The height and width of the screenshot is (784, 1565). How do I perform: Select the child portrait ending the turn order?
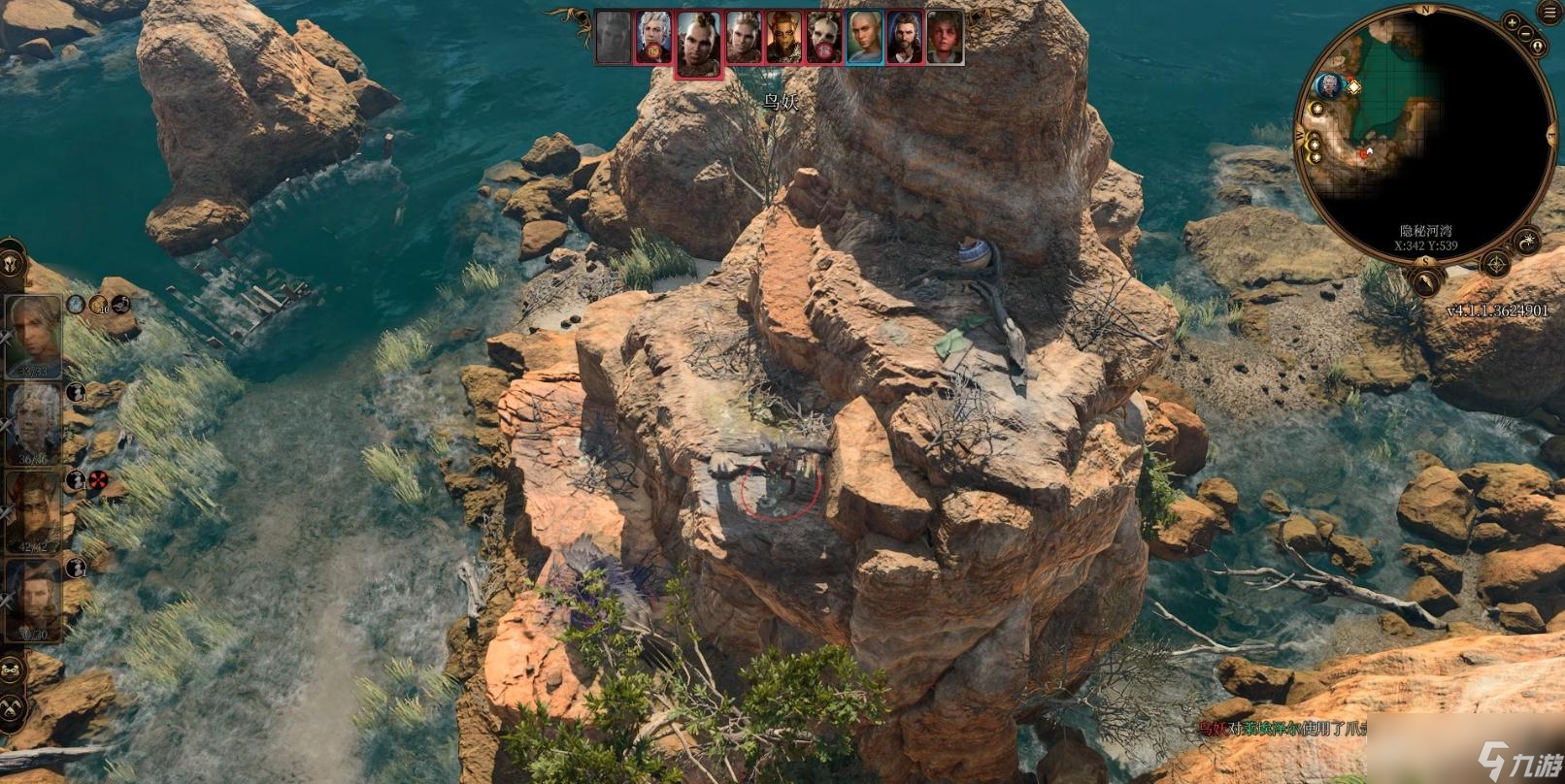coord(945,39)
